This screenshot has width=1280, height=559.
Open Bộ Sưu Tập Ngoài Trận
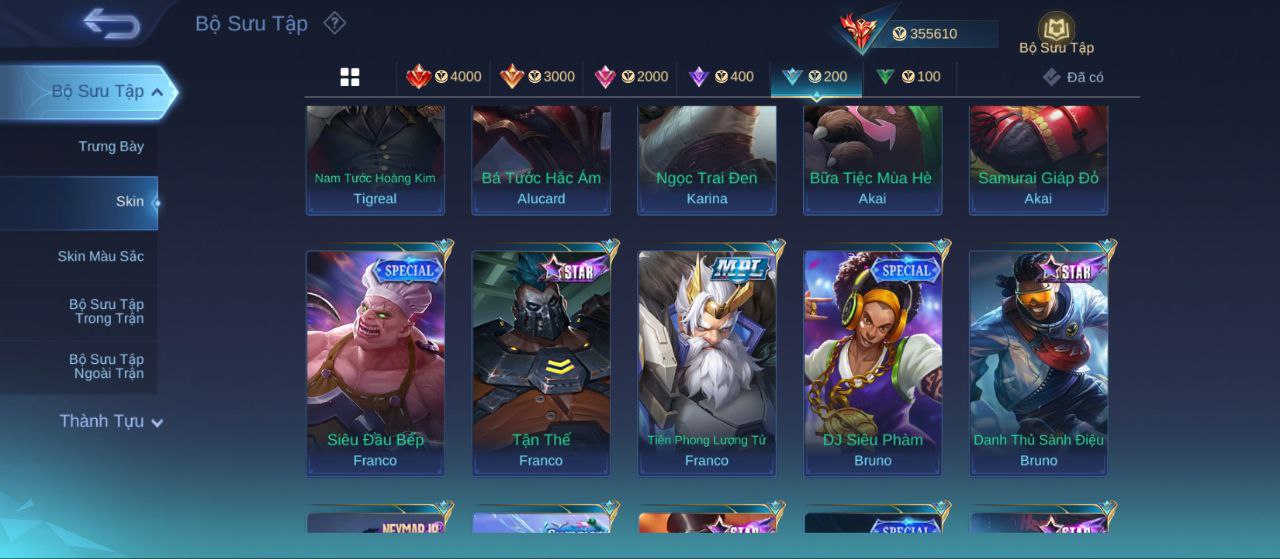106,366
